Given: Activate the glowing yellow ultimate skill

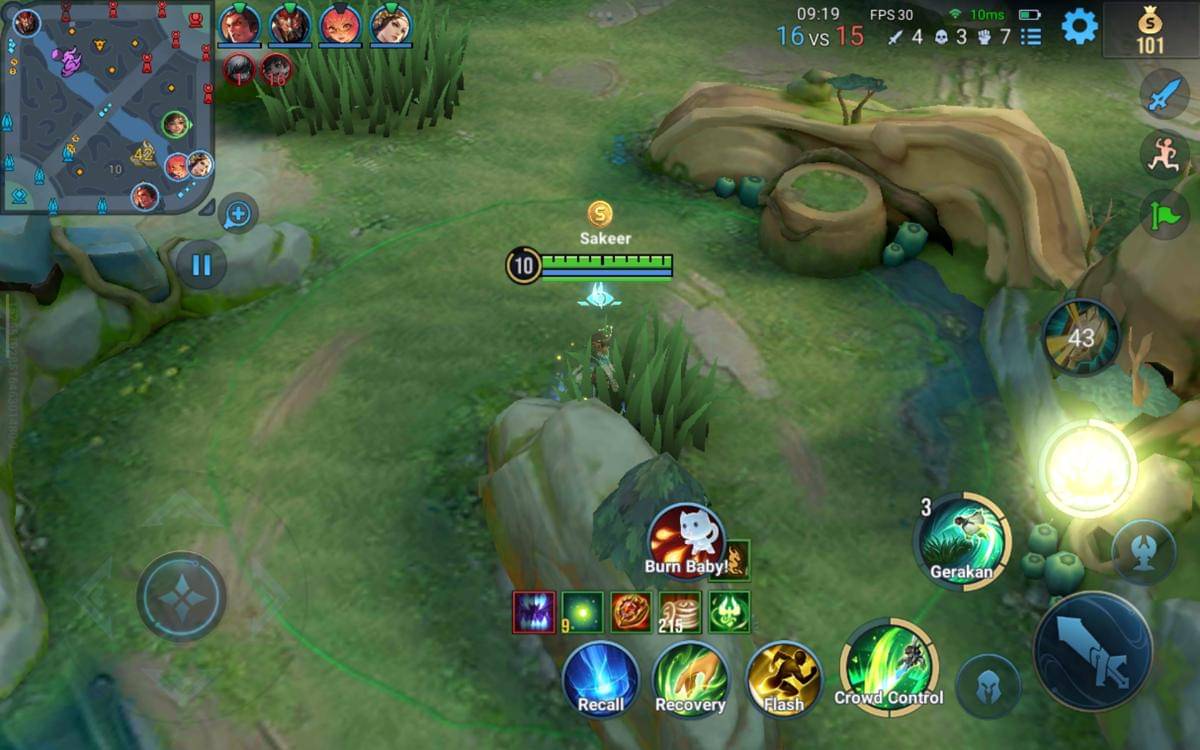Looking at the screenshot, I should pos(1087,468).
